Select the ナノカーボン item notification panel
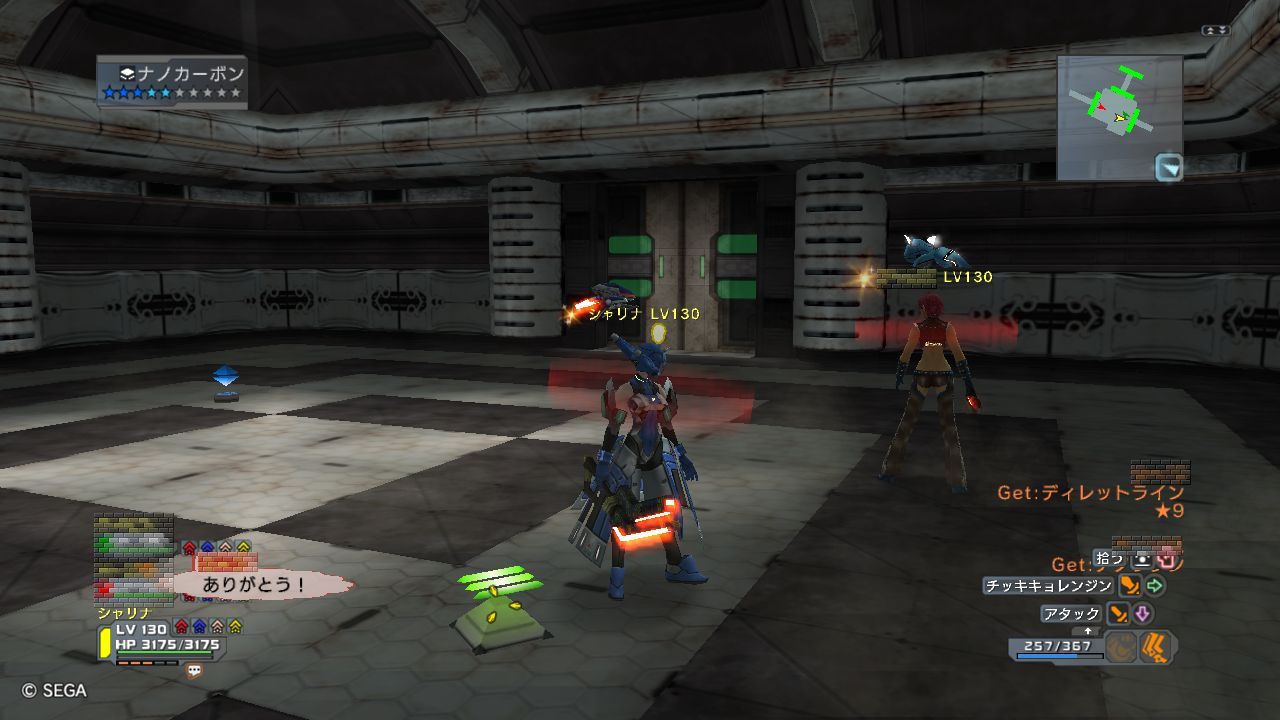 (172, 82)
